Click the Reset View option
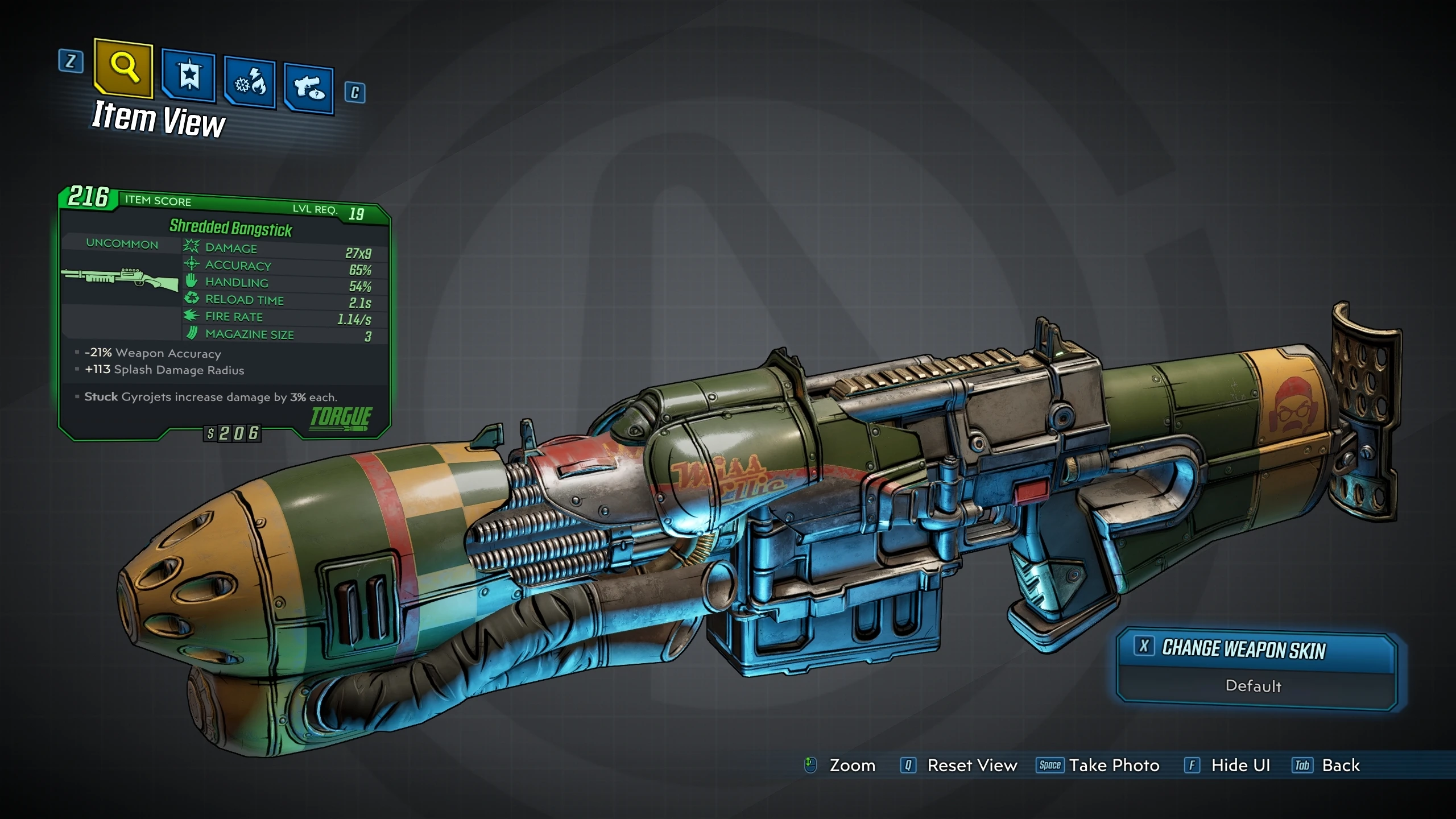Screen dimensions: 1456x819 [971, 766]
